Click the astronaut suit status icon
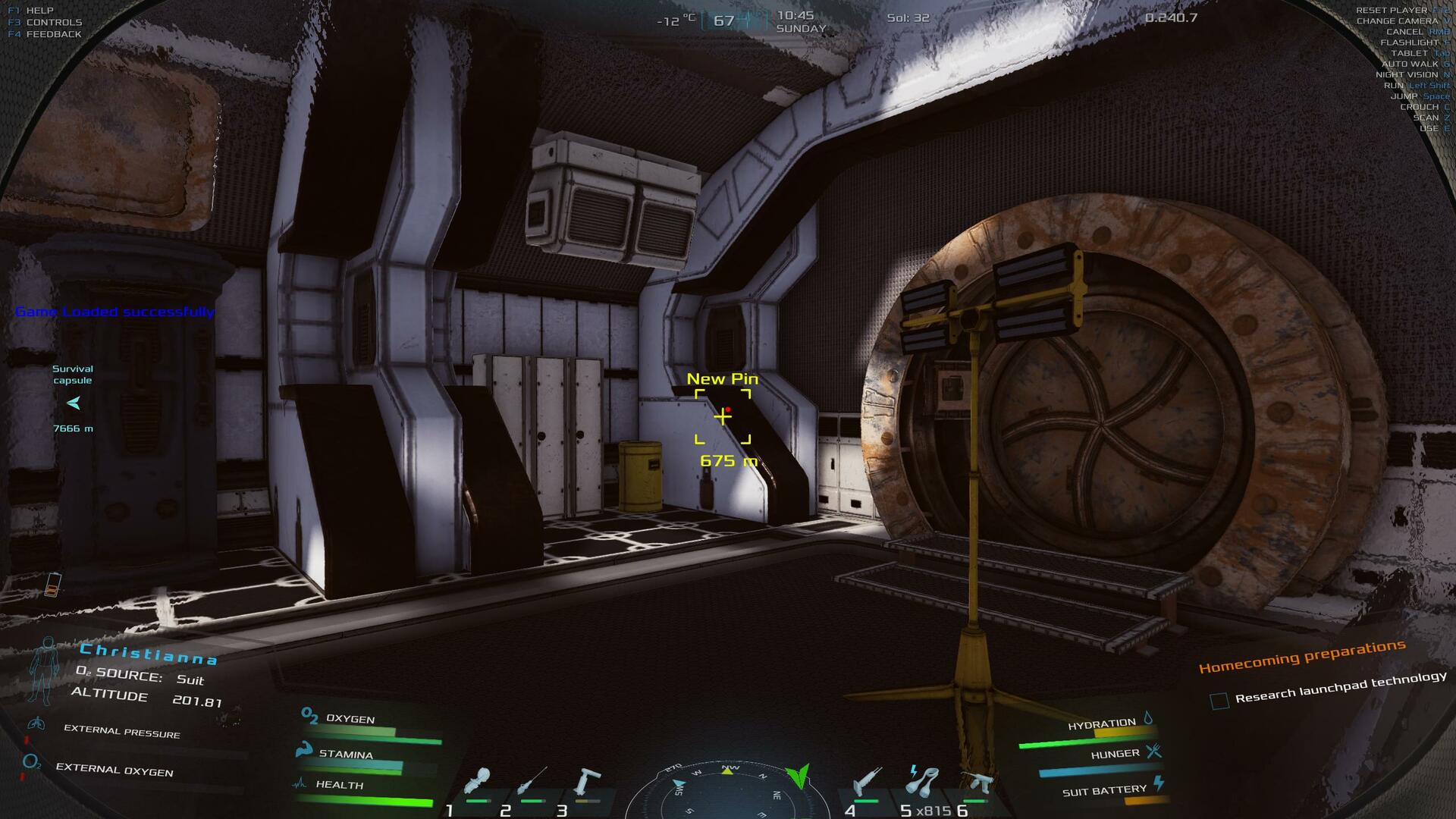 click(x=43, y=671)
